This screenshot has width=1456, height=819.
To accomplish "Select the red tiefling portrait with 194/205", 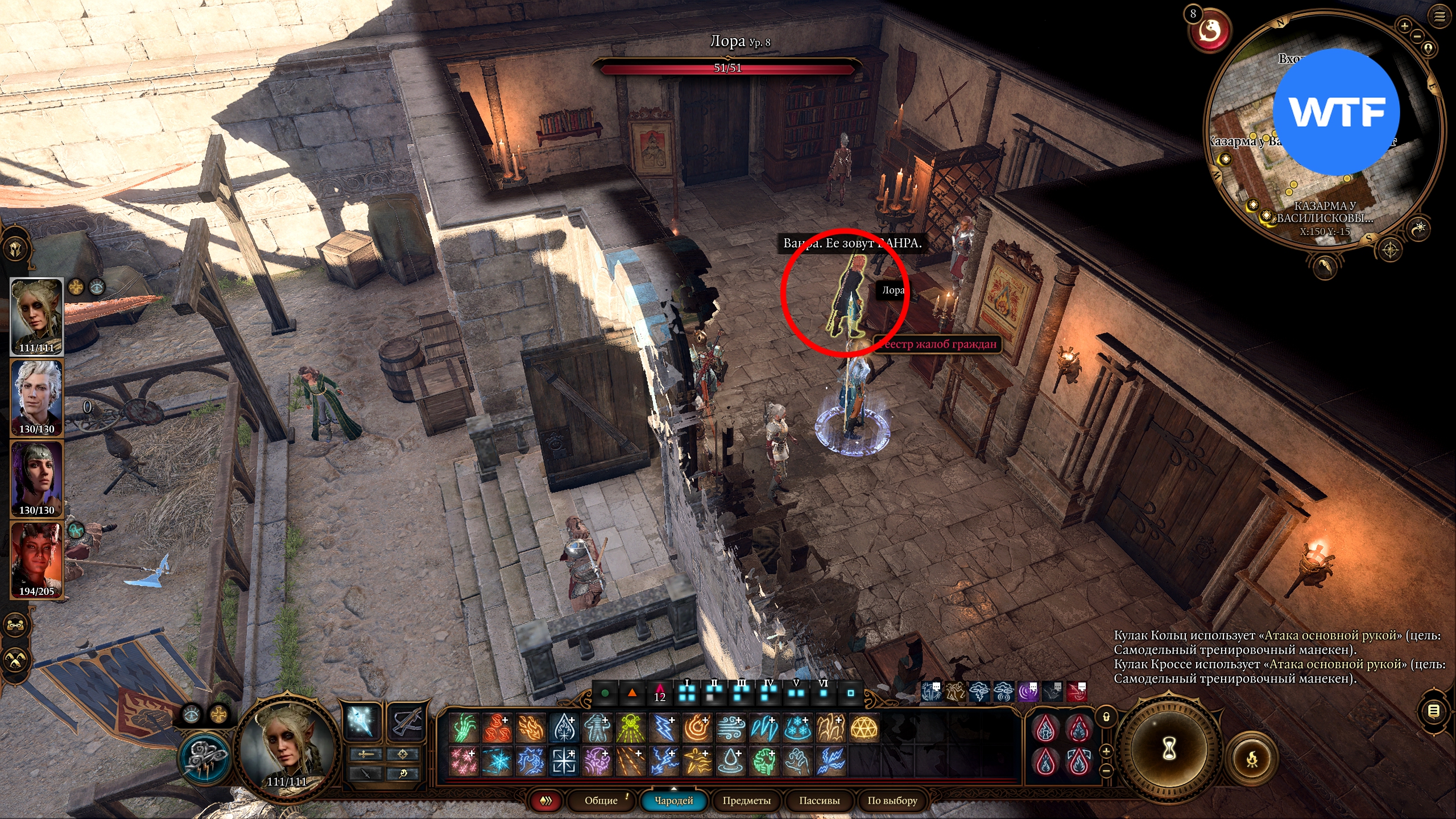I will tap(37, 560).
